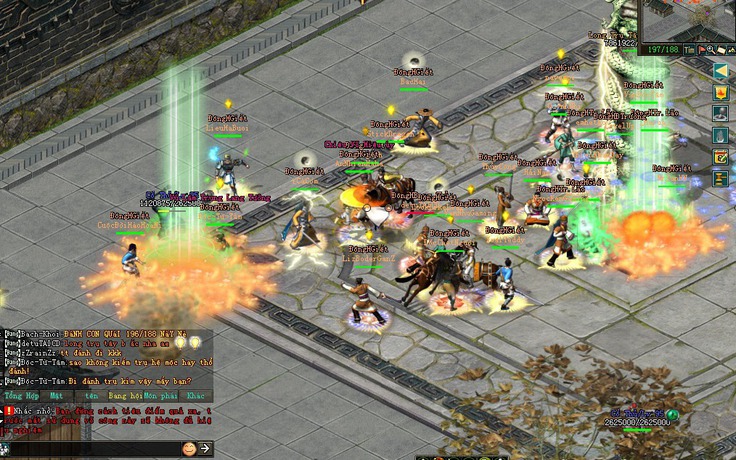Open the Mật private chat tab
The width and height of the screenshot is (736, 460).
click(x=55, y=395)
